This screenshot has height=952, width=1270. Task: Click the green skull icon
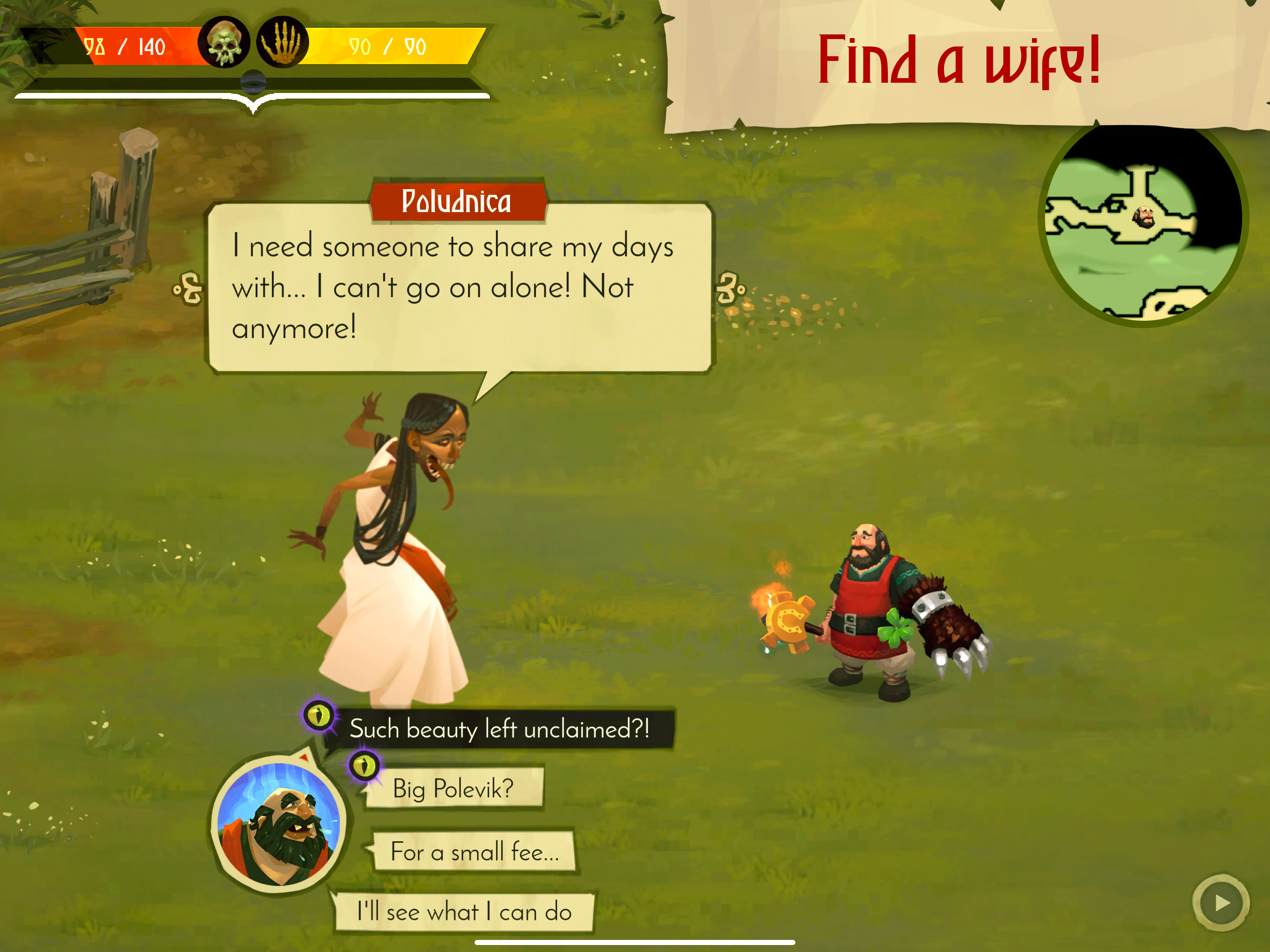click(224, 43)
